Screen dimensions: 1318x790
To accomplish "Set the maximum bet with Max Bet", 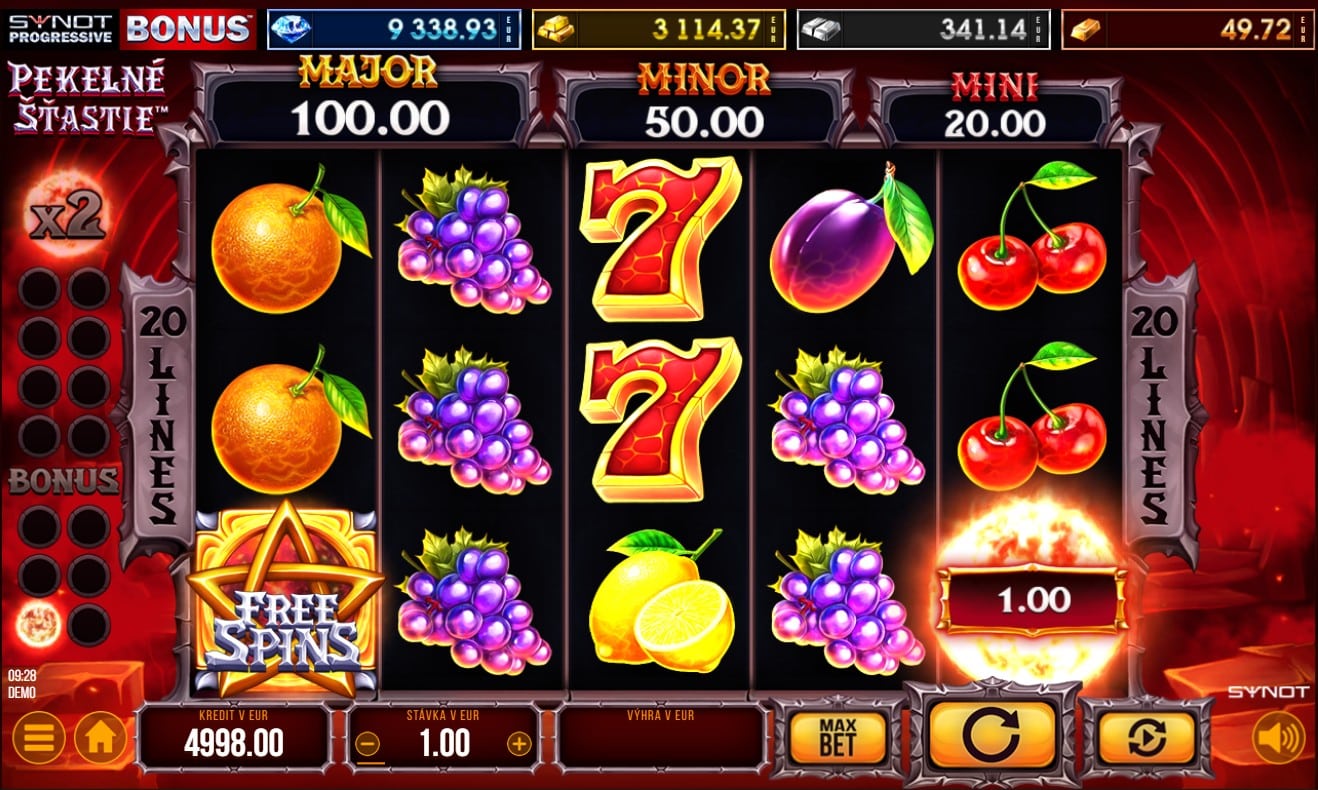I will pos(837,738).
